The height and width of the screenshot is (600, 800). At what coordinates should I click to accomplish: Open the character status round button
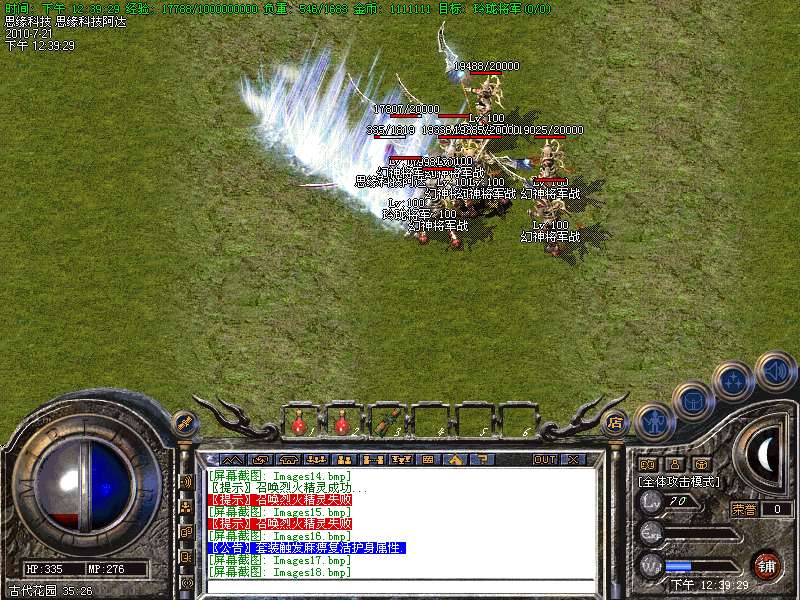[652, 421]
